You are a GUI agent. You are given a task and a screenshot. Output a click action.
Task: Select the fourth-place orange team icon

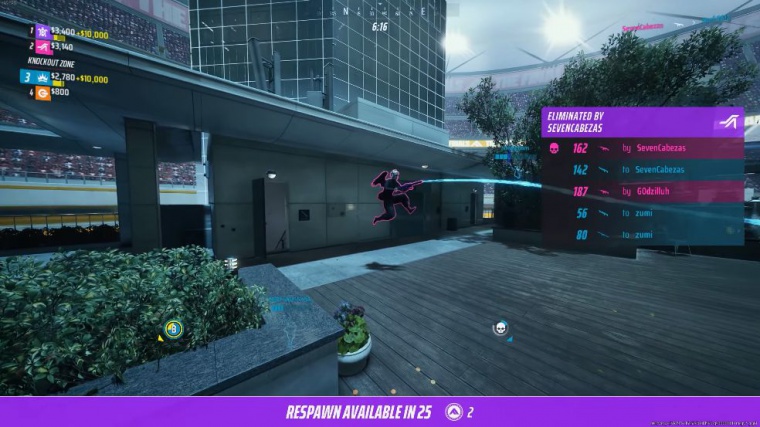42,92
